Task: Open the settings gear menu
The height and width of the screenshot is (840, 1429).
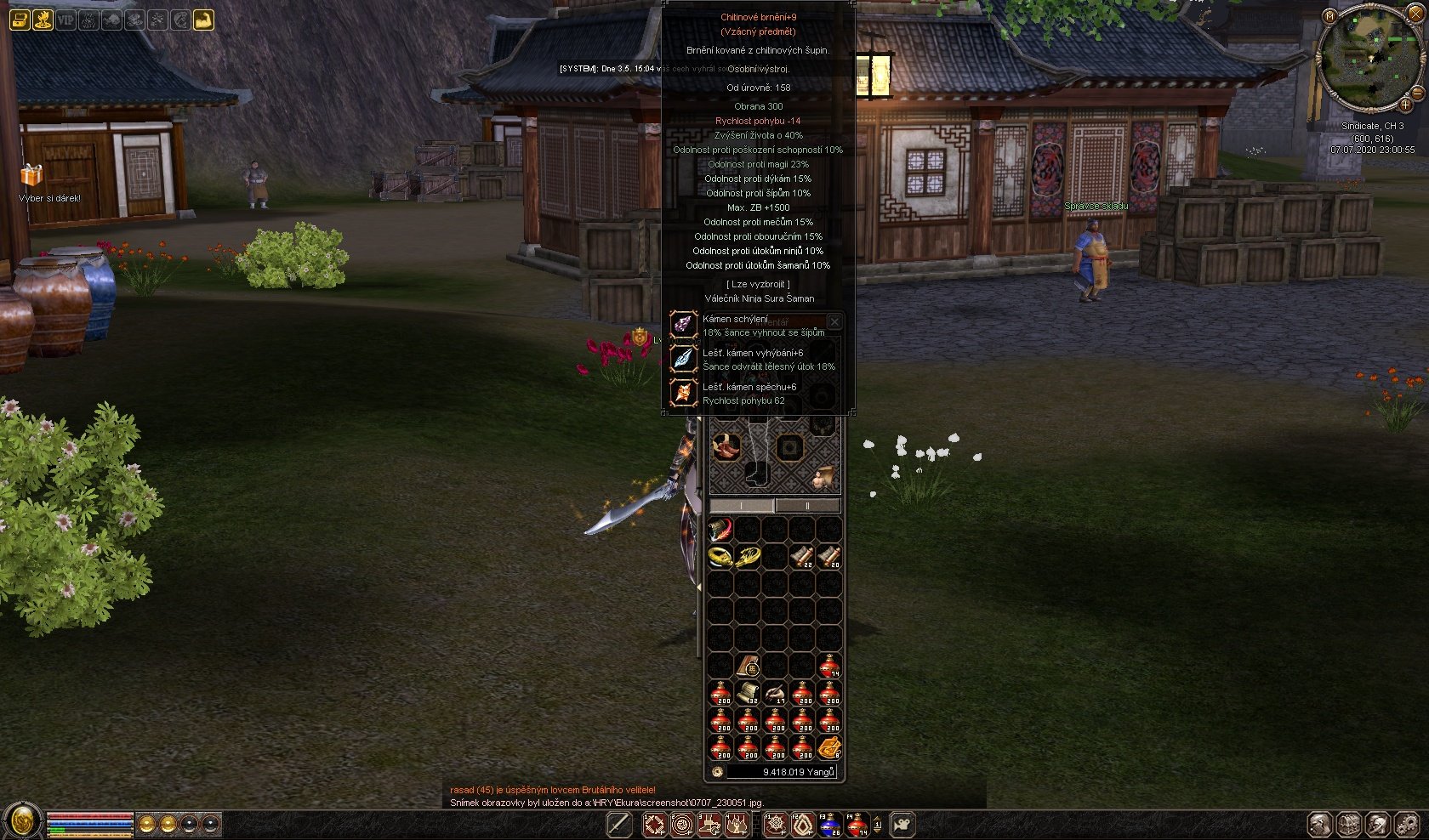Action: pyautogui.click(x=1405, y=824)
